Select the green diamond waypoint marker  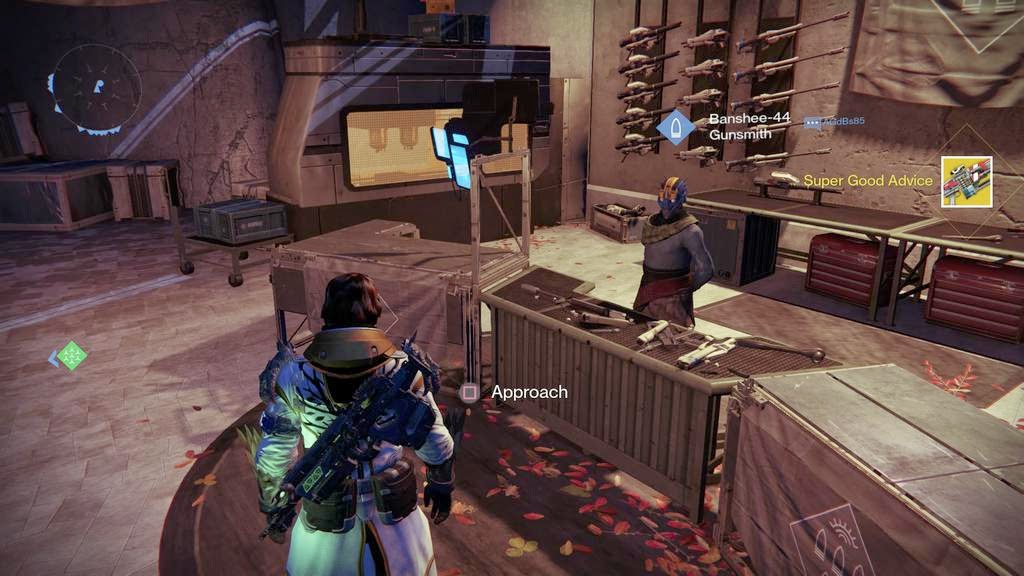(71, 355)
